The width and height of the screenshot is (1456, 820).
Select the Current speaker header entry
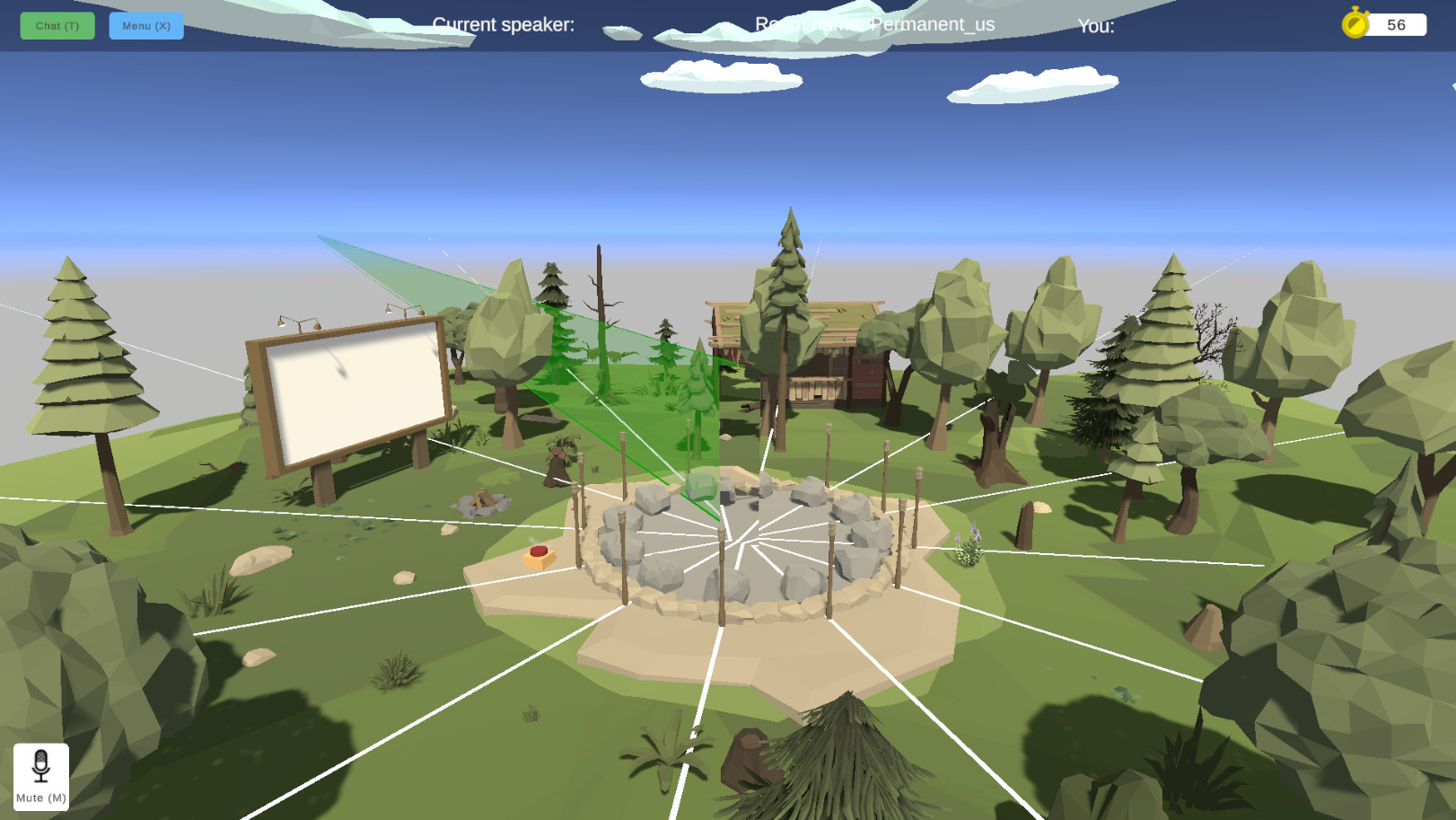503,24
